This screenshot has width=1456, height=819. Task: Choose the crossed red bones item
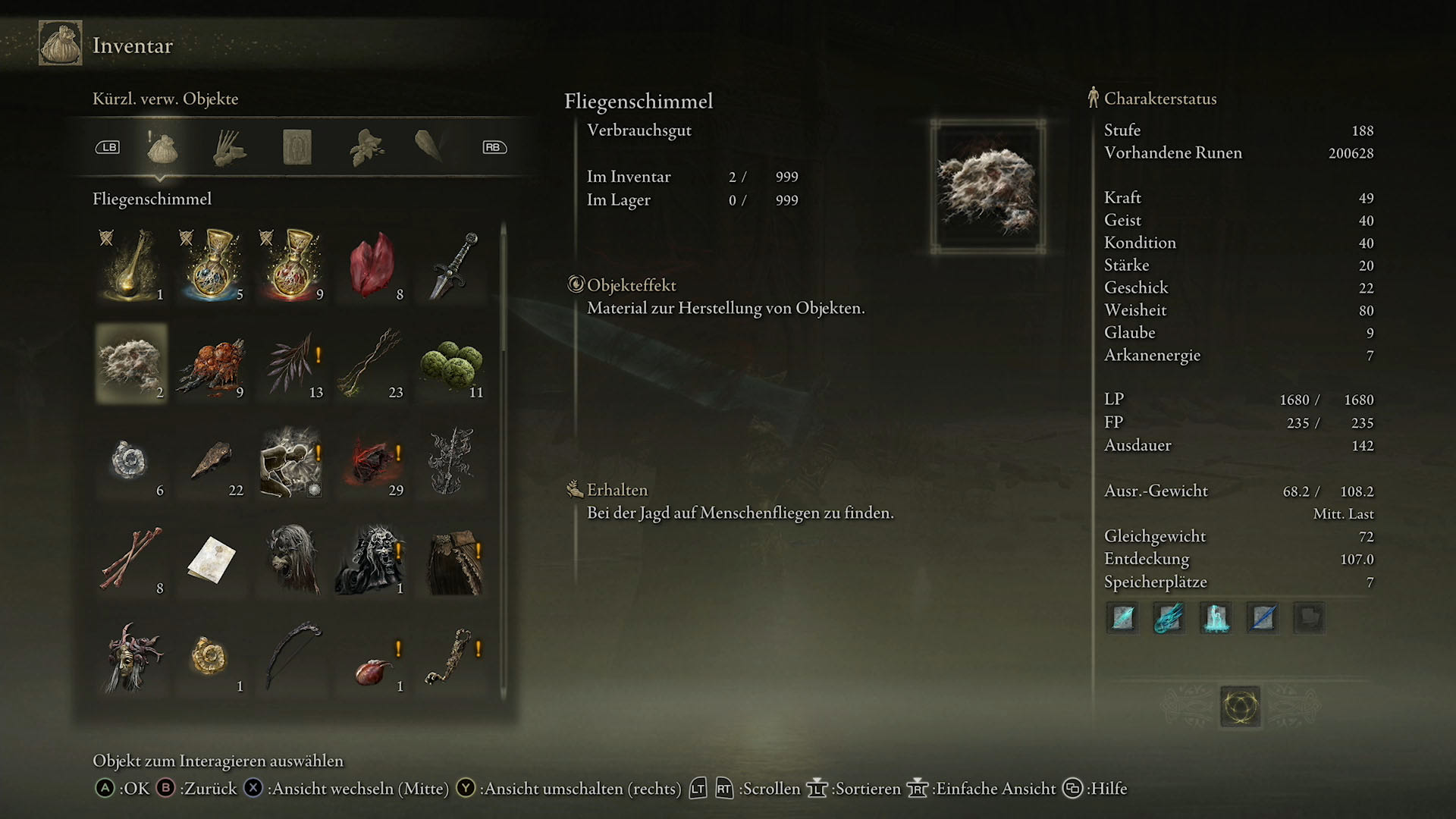pyautogui.click(x=131, y=560)
